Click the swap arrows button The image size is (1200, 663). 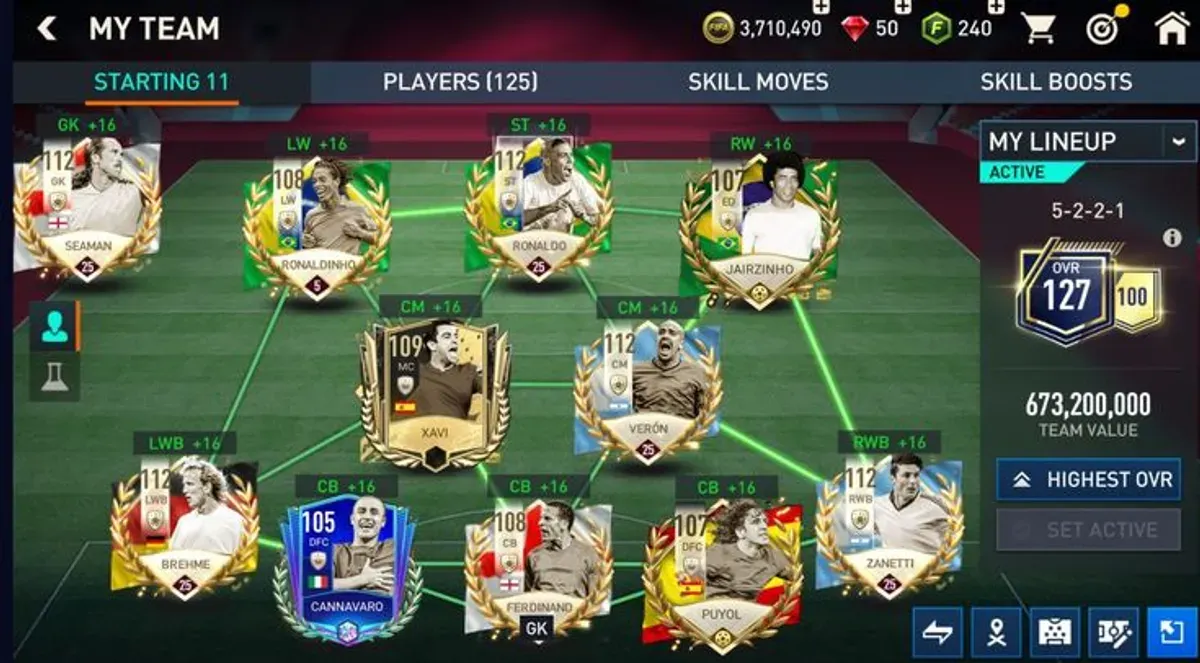937,632
